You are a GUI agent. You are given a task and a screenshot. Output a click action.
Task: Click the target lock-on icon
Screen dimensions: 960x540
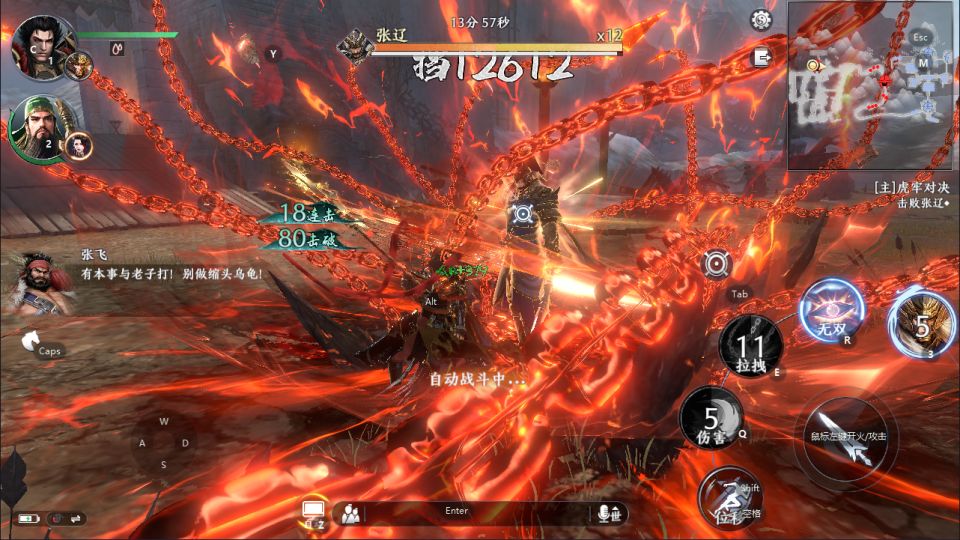(716, 264)
